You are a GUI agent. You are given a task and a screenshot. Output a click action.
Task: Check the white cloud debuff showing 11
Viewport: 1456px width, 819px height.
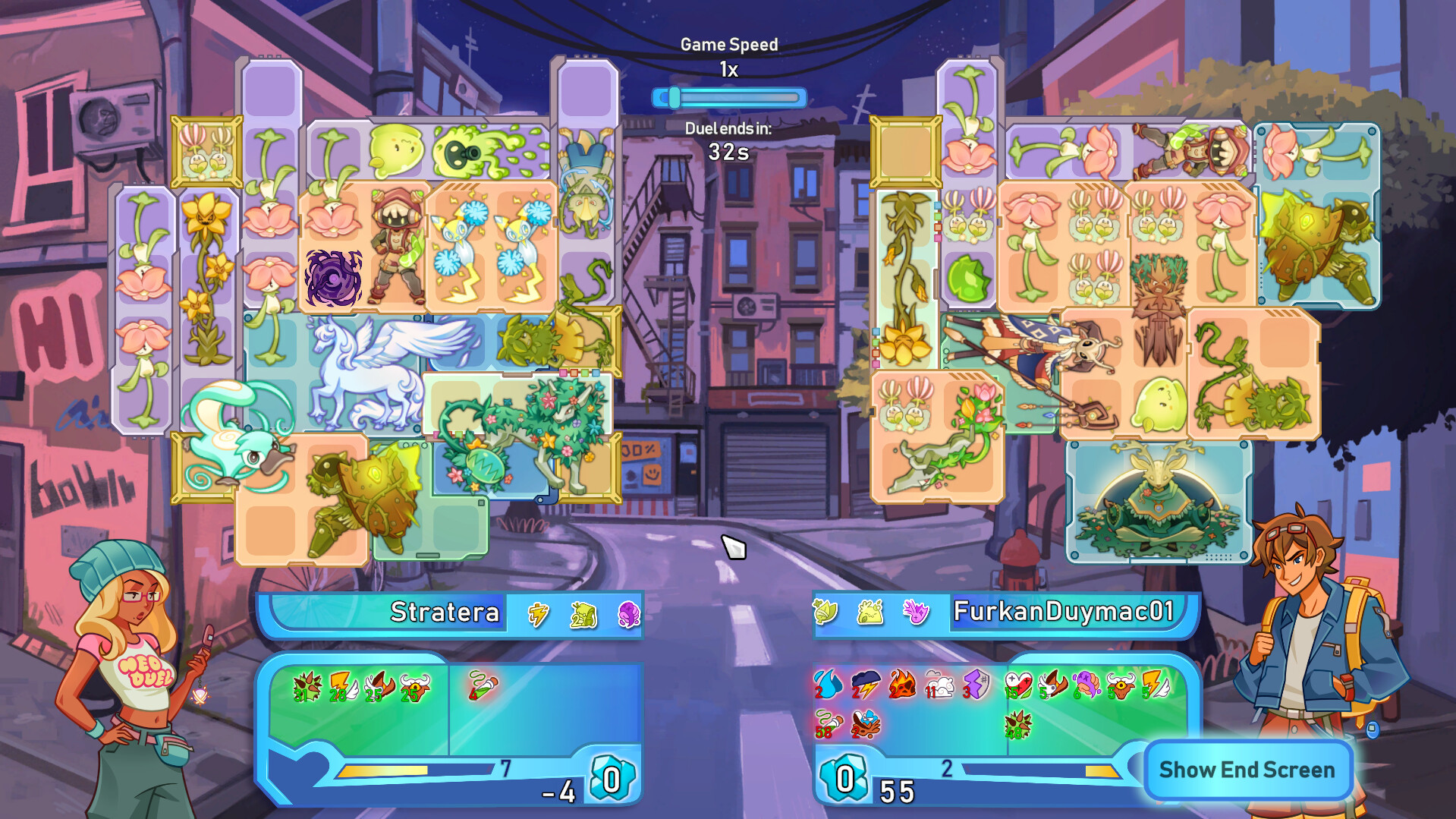pyautogui.click(x=939, y=685)
